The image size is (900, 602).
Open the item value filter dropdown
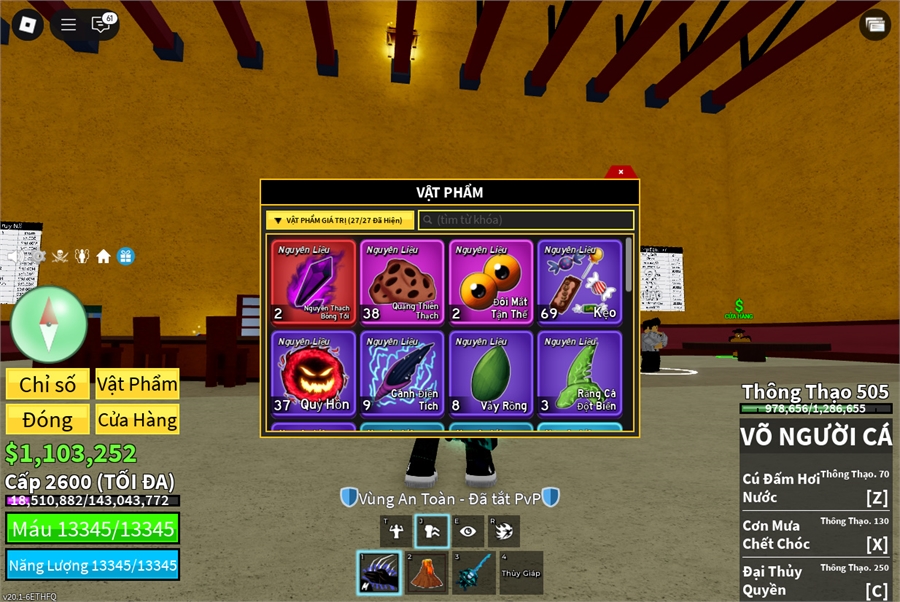[340, 220]
